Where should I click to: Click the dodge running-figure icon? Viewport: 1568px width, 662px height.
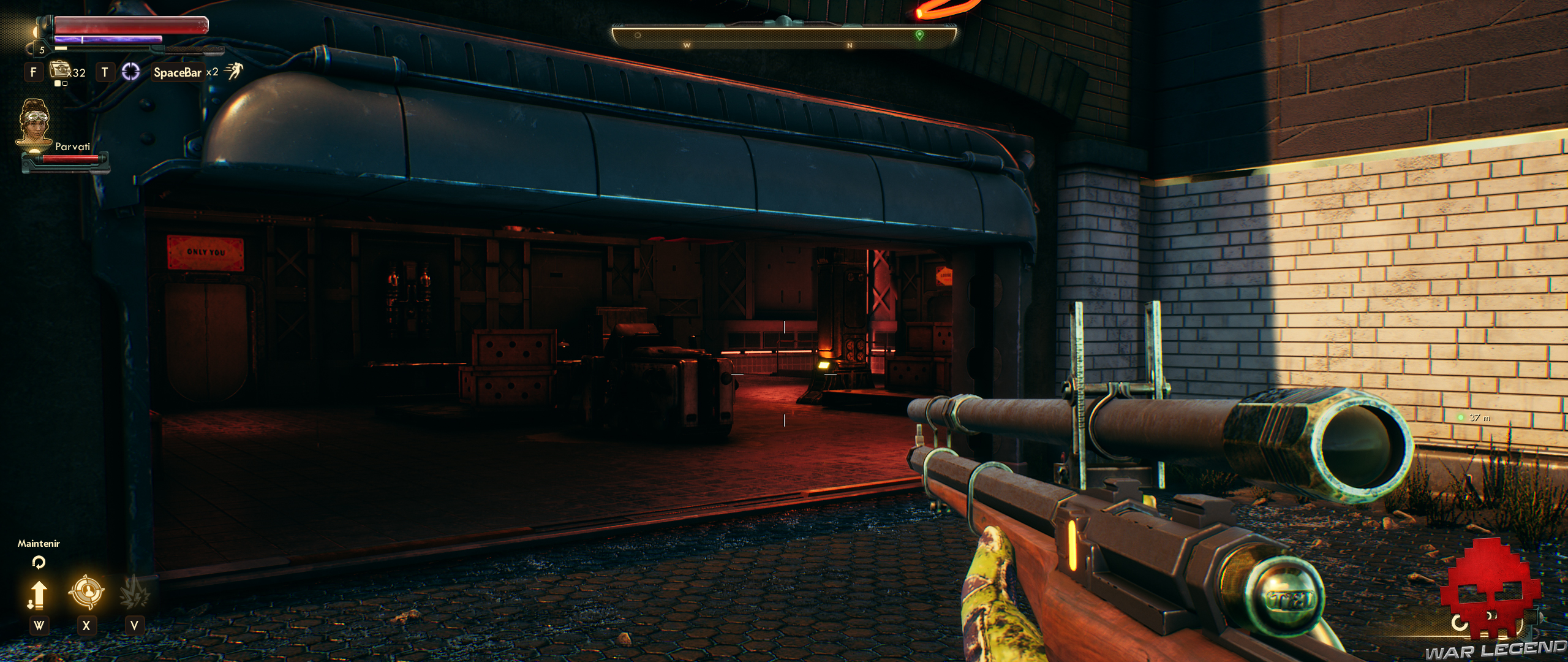[233, 72]
